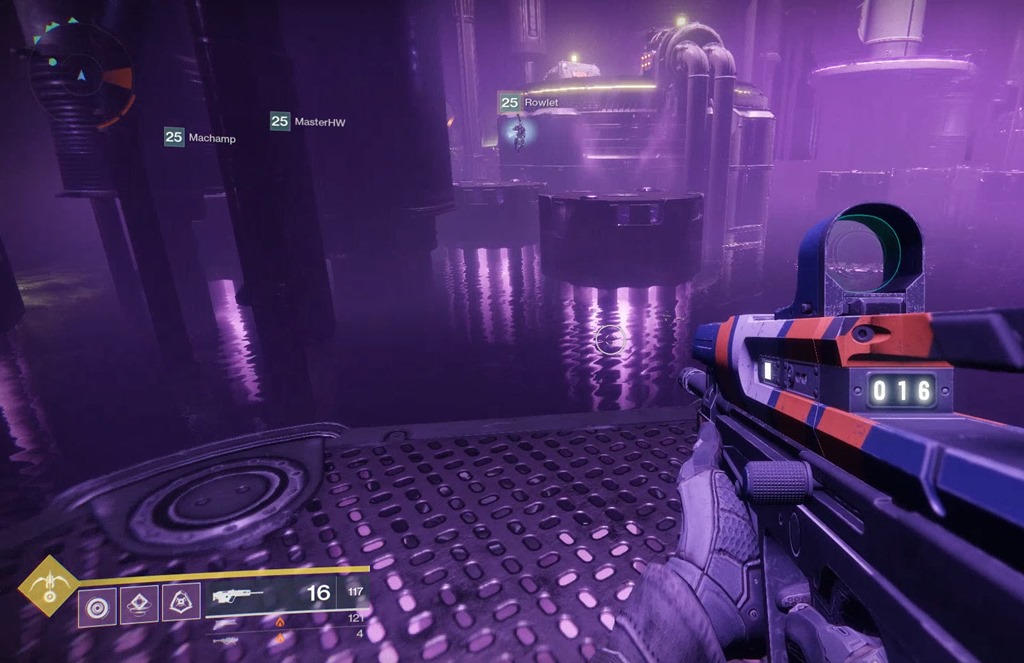The height and width of the screenshot is (663, 1024).
Task: Use the circular grenade ability icon
Action: coord(98,604)
